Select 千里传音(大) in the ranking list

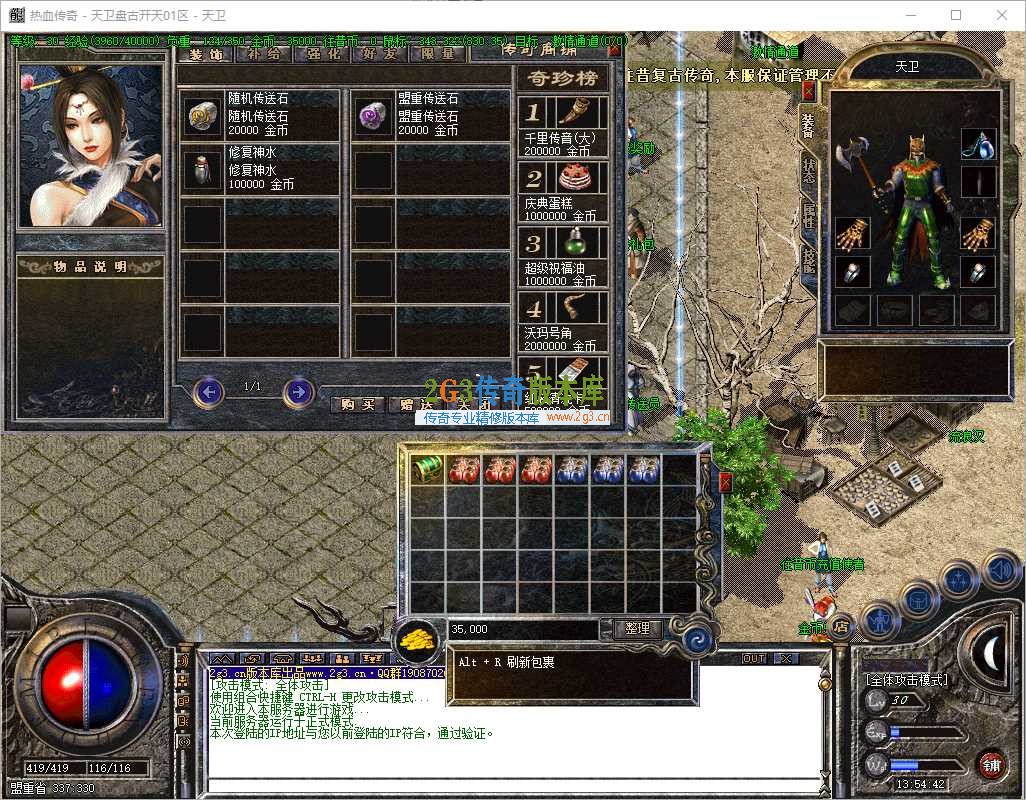[562, 127]
